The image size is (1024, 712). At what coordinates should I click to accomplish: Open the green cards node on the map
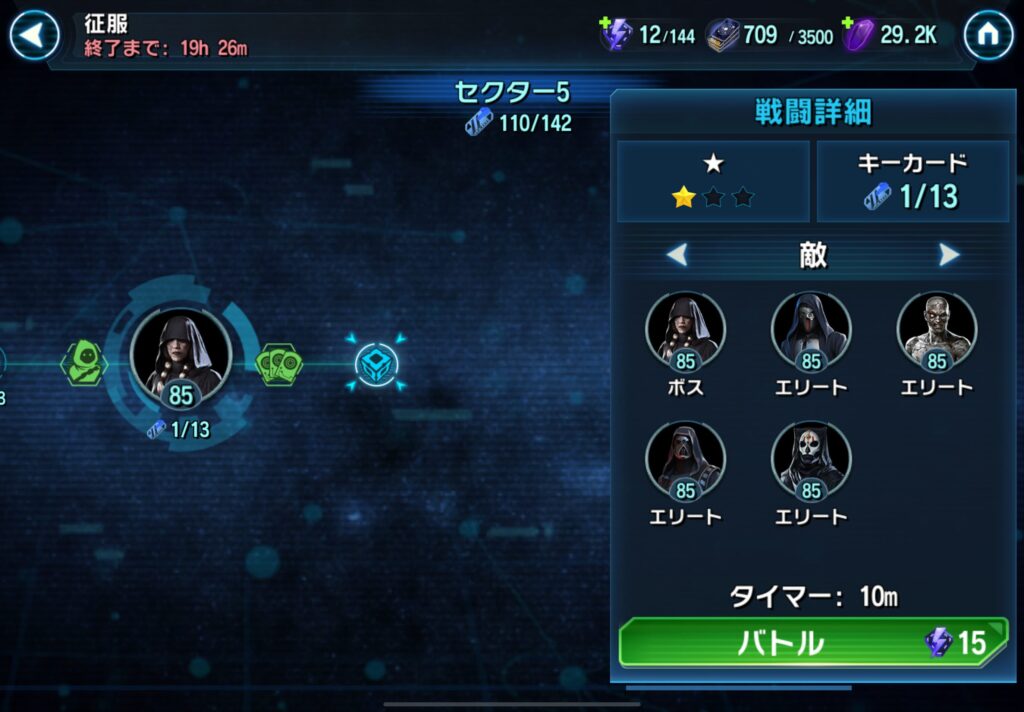[x=279, y=364]
